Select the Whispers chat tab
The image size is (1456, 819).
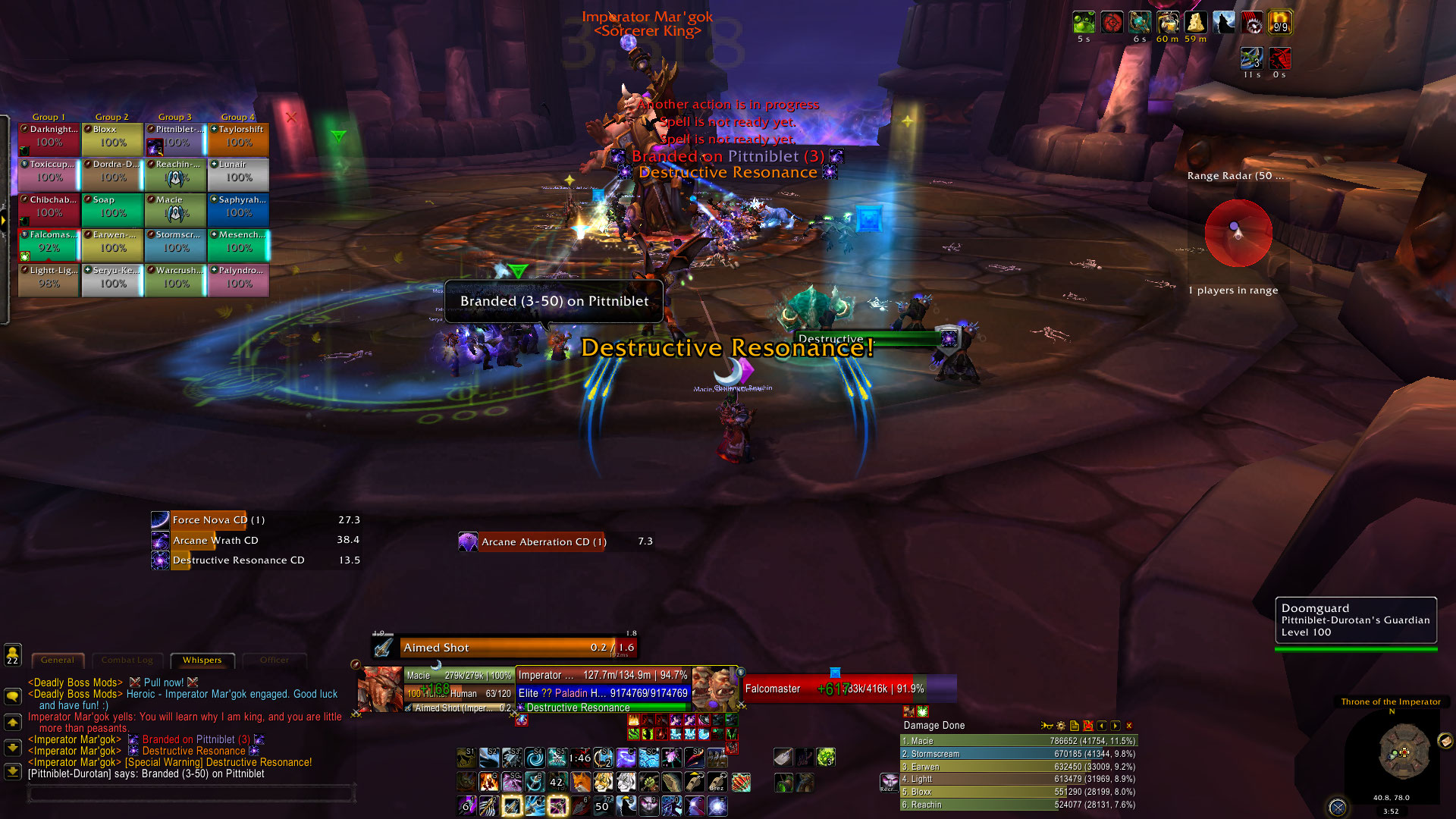202,661
